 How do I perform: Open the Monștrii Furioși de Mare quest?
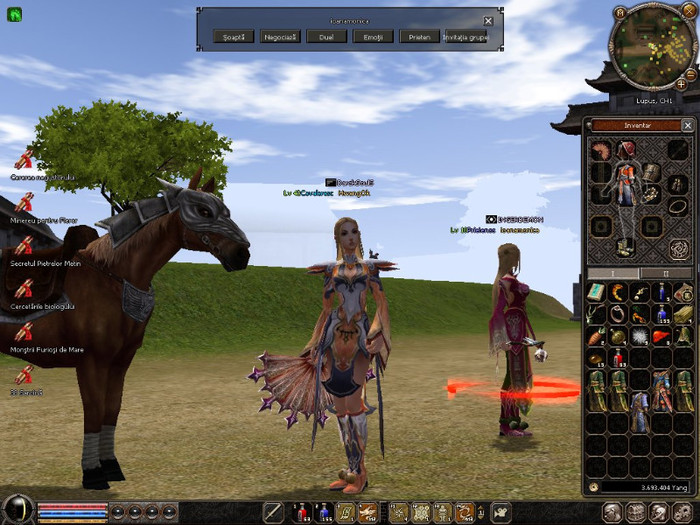[x=24, y=332]
